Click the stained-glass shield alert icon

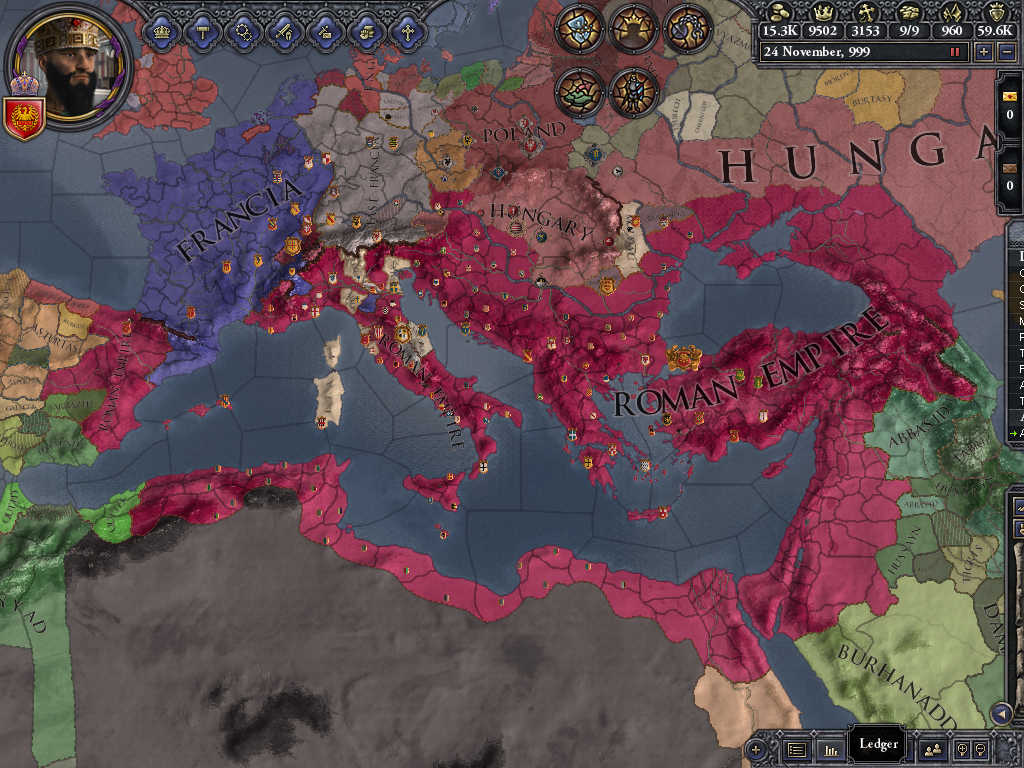[x=579, y=28]
